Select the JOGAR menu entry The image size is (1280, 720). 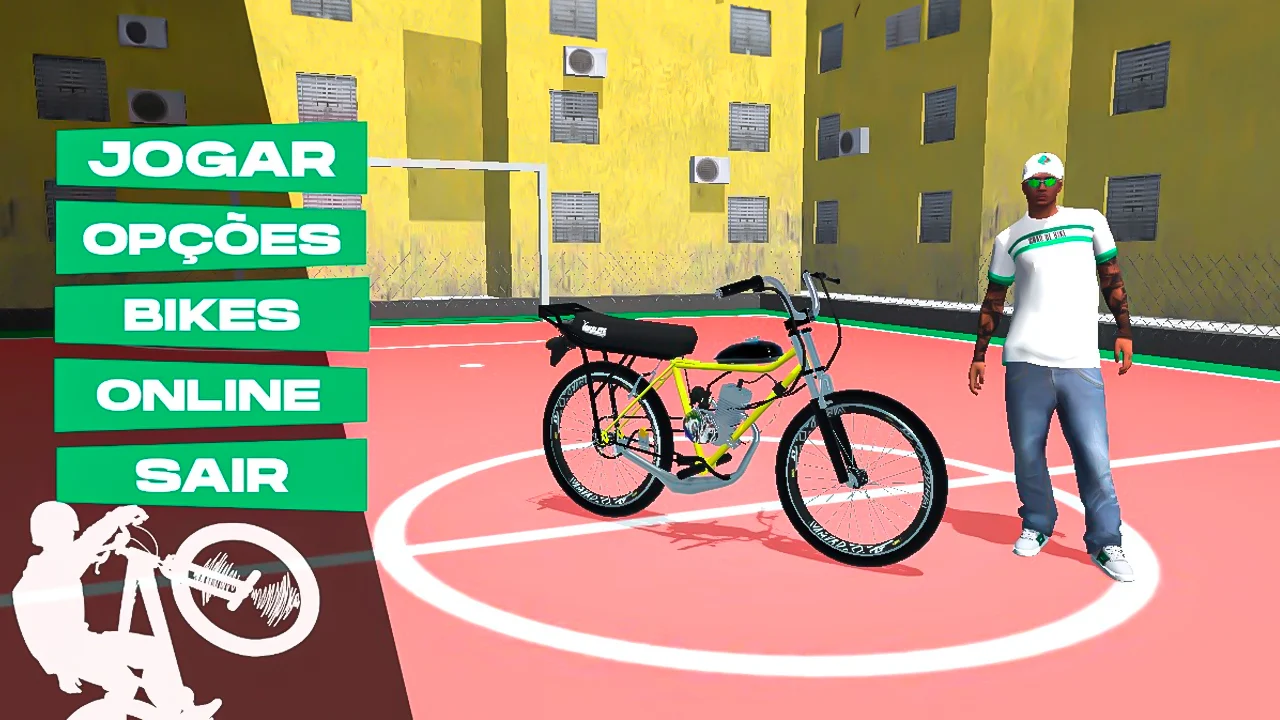pyautogui.click(x=212, y=160)
